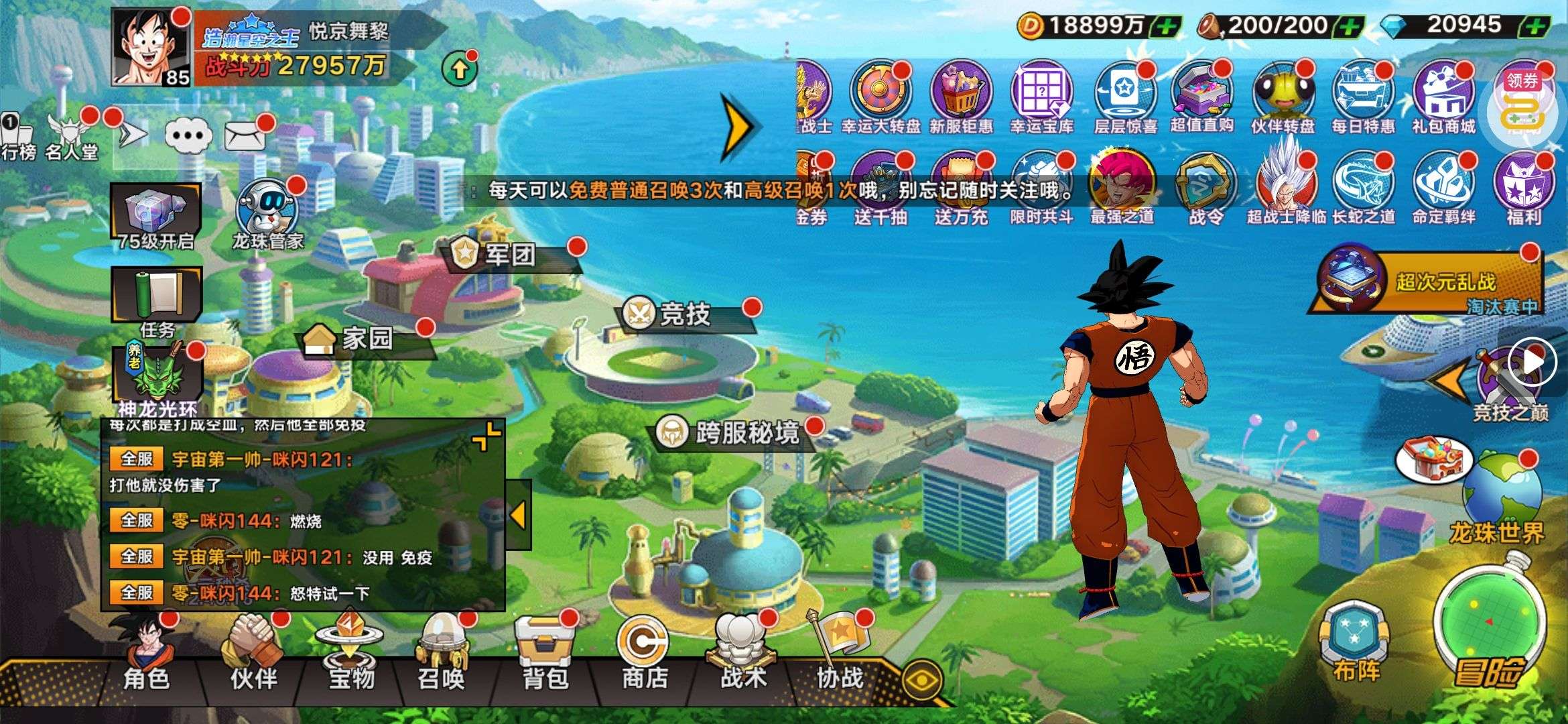Enter the 竞技 arena label

point(683,314)
